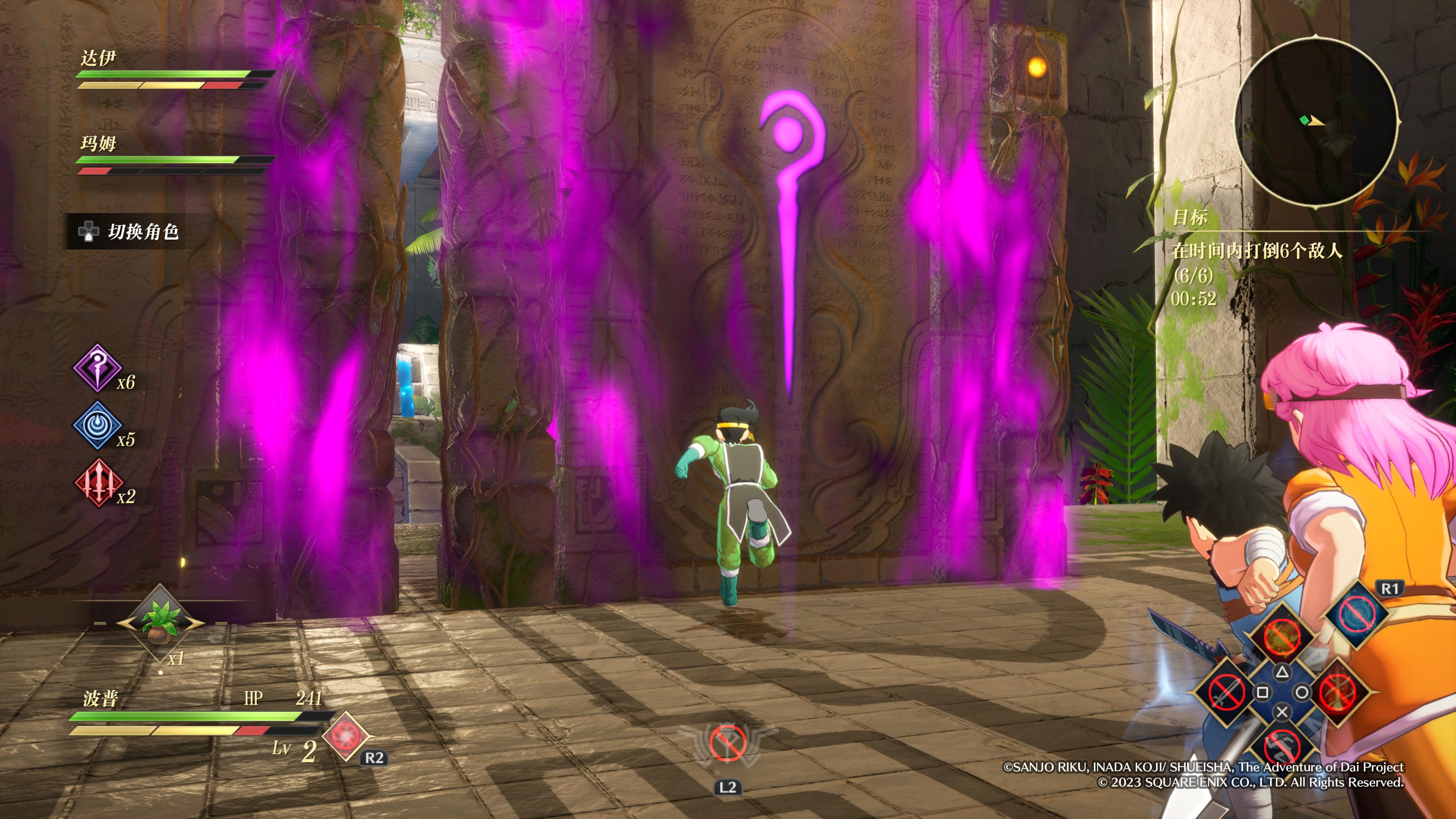Choose the disabled skill below the cross glyph

[x=1282, y=746]
